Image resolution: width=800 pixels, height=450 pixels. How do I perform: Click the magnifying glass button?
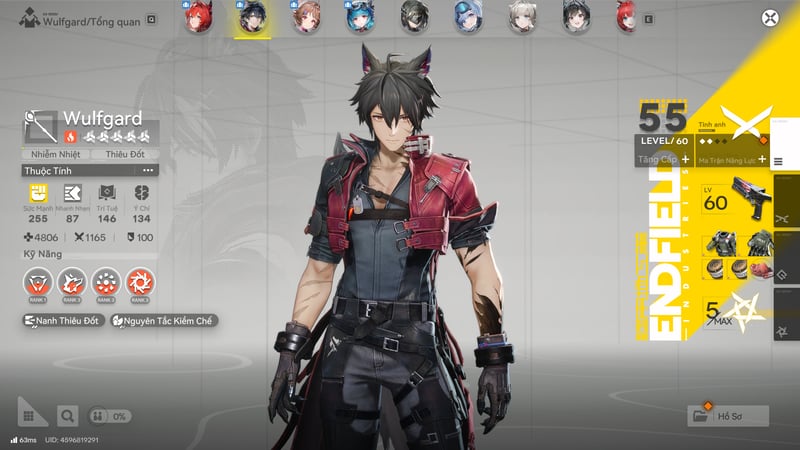[x=66, y=415]
